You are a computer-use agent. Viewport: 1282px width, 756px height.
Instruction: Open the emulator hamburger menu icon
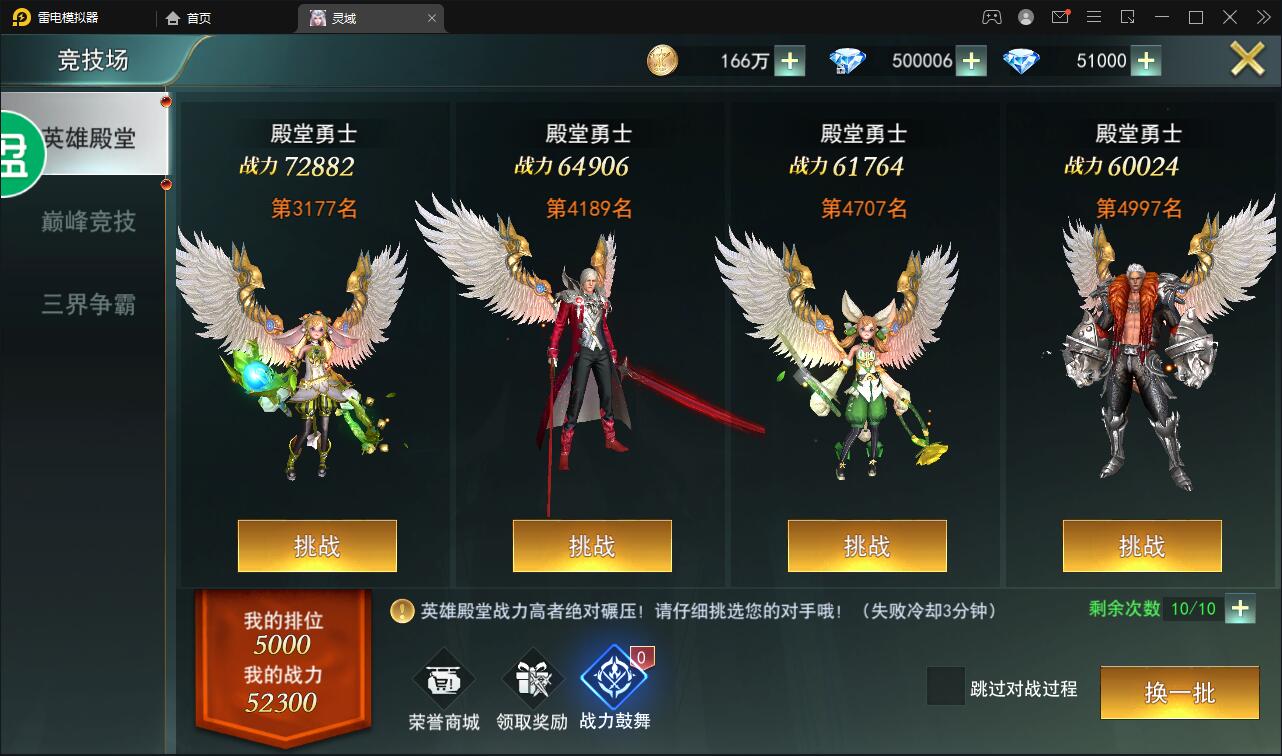tap(1095, 17)
